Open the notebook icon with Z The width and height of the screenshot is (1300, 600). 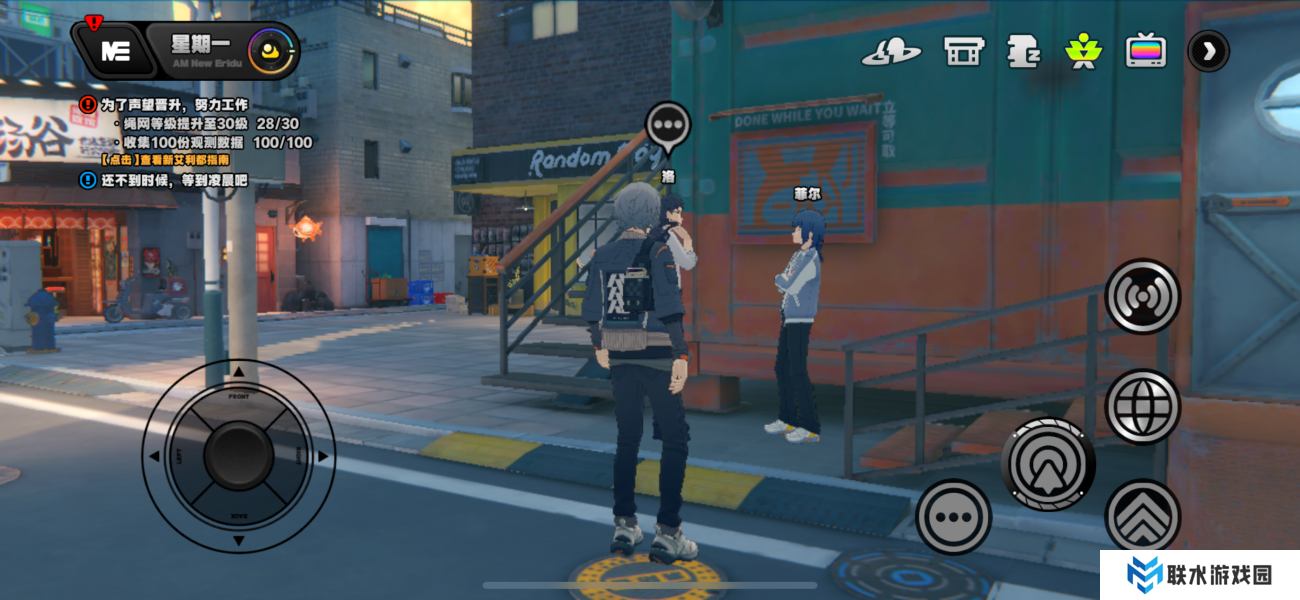(x=1022, y=51)
